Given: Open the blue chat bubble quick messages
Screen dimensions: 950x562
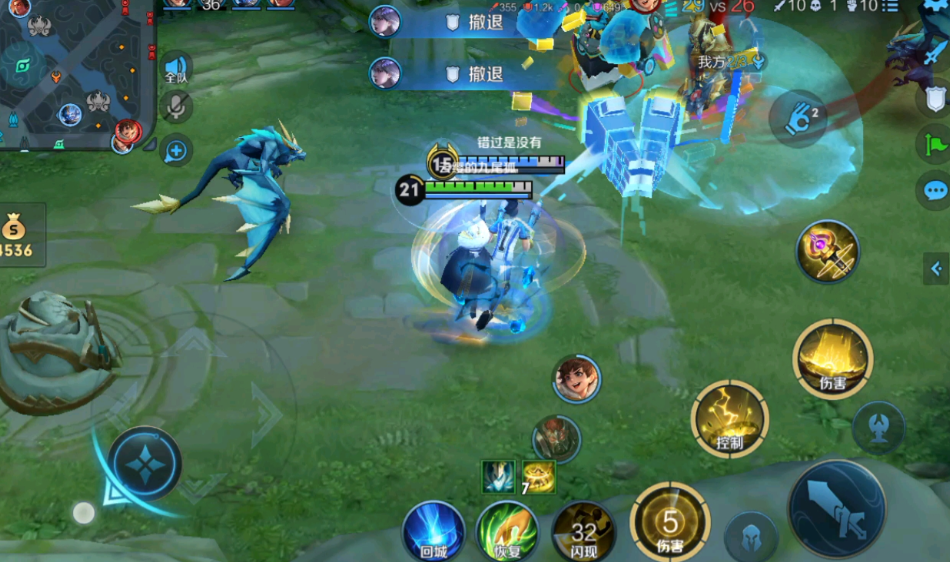Looking at the screenshot, I should click(934, 190).
